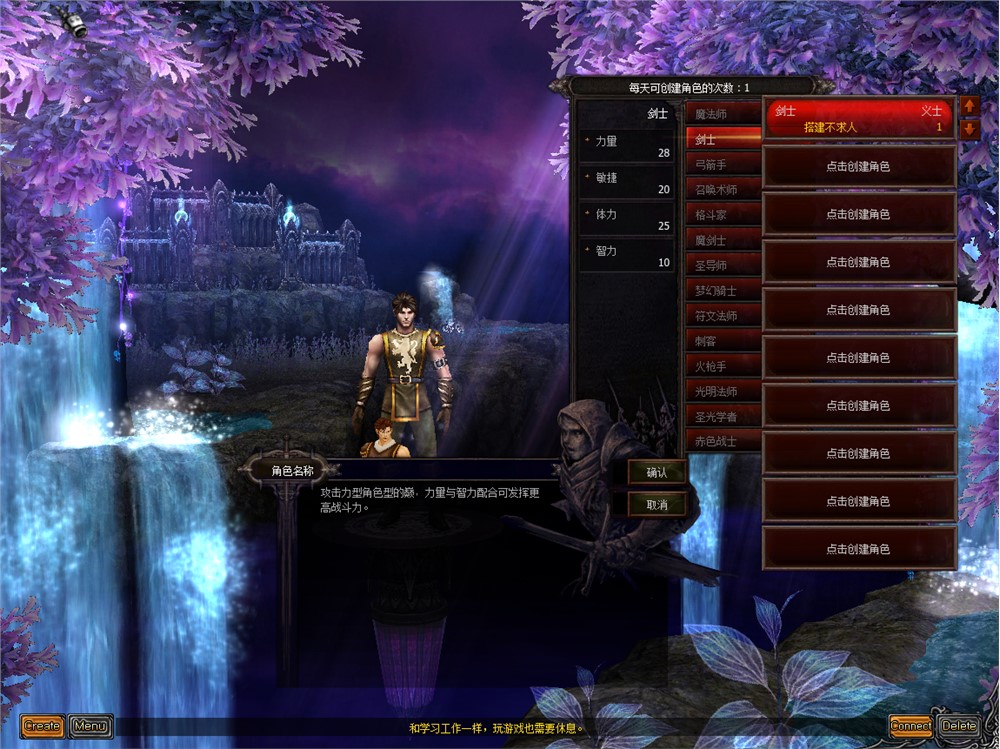Open the Menu button

pyautogui.click(x=91, y=726)
